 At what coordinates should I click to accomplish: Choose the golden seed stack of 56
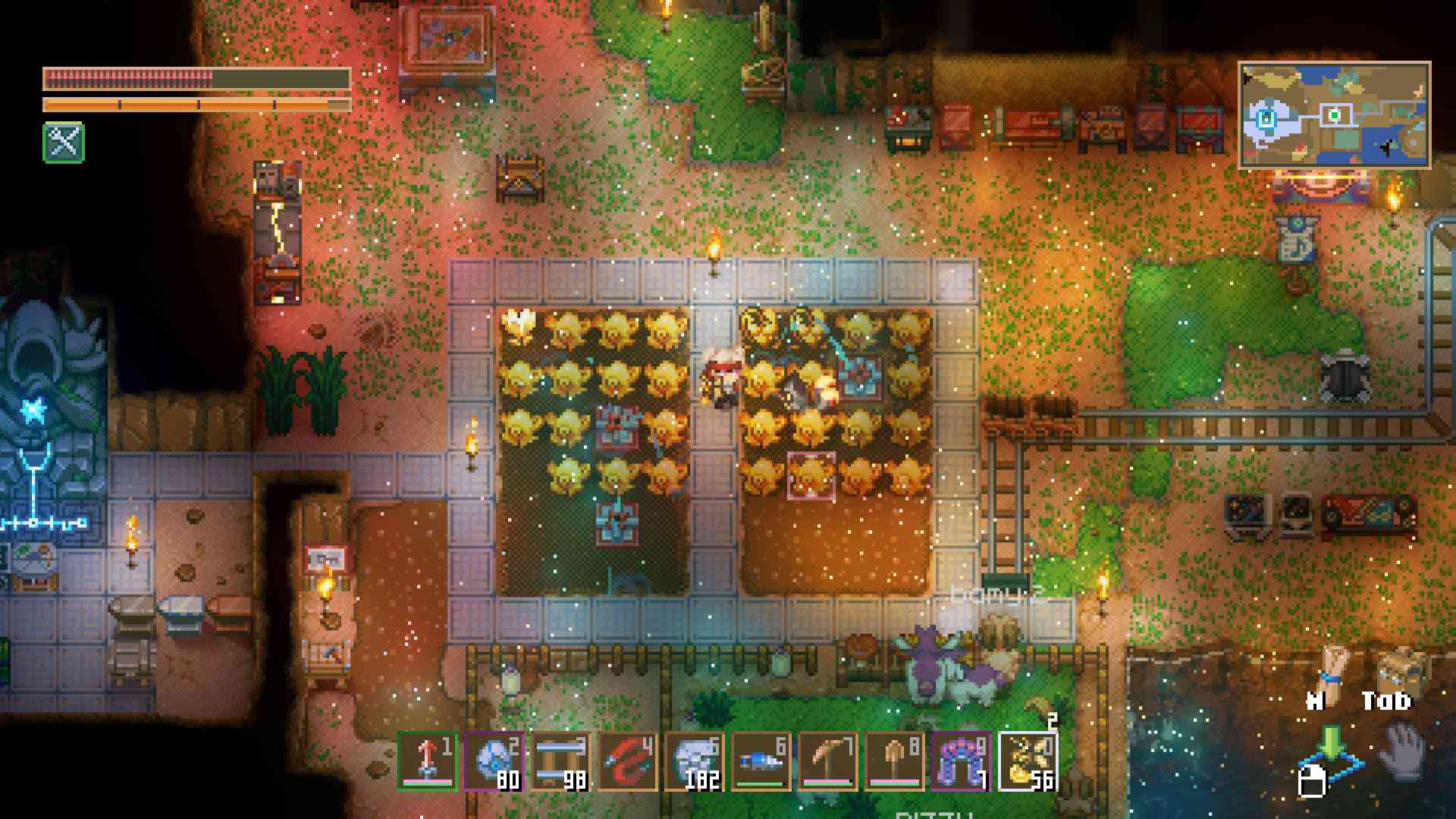click(1028, 761)
